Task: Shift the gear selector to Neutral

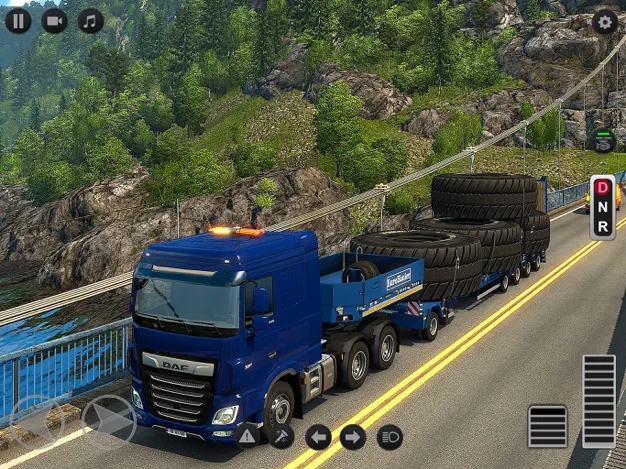Action: (x=603, y=207)
